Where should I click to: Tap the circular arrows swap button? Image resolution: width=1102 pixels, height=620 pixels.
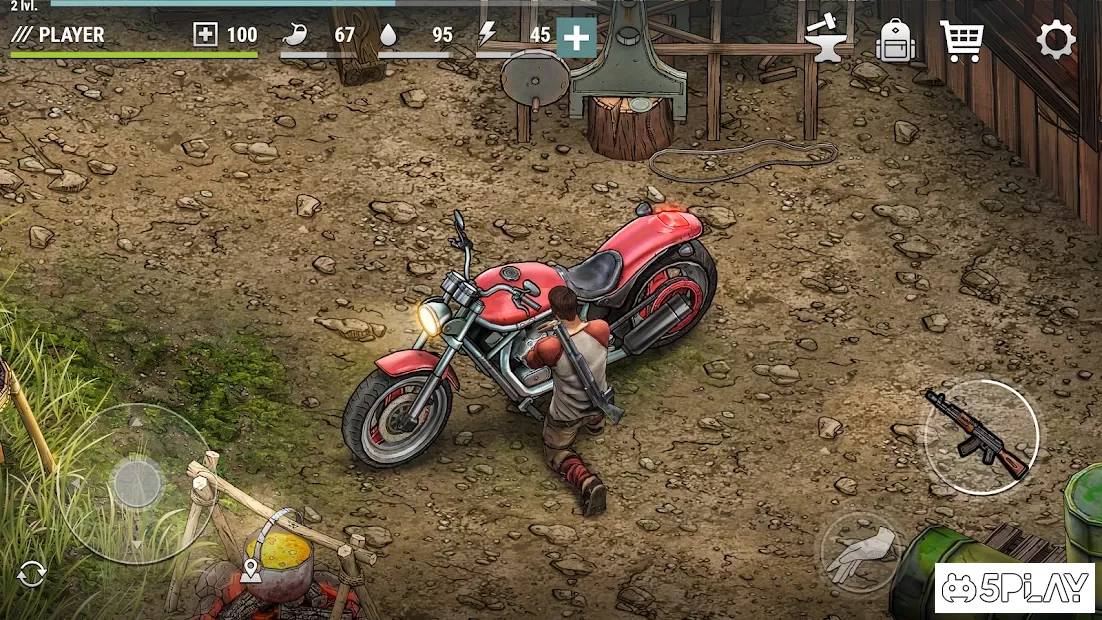pyautogui.click(x=32, y=573)
